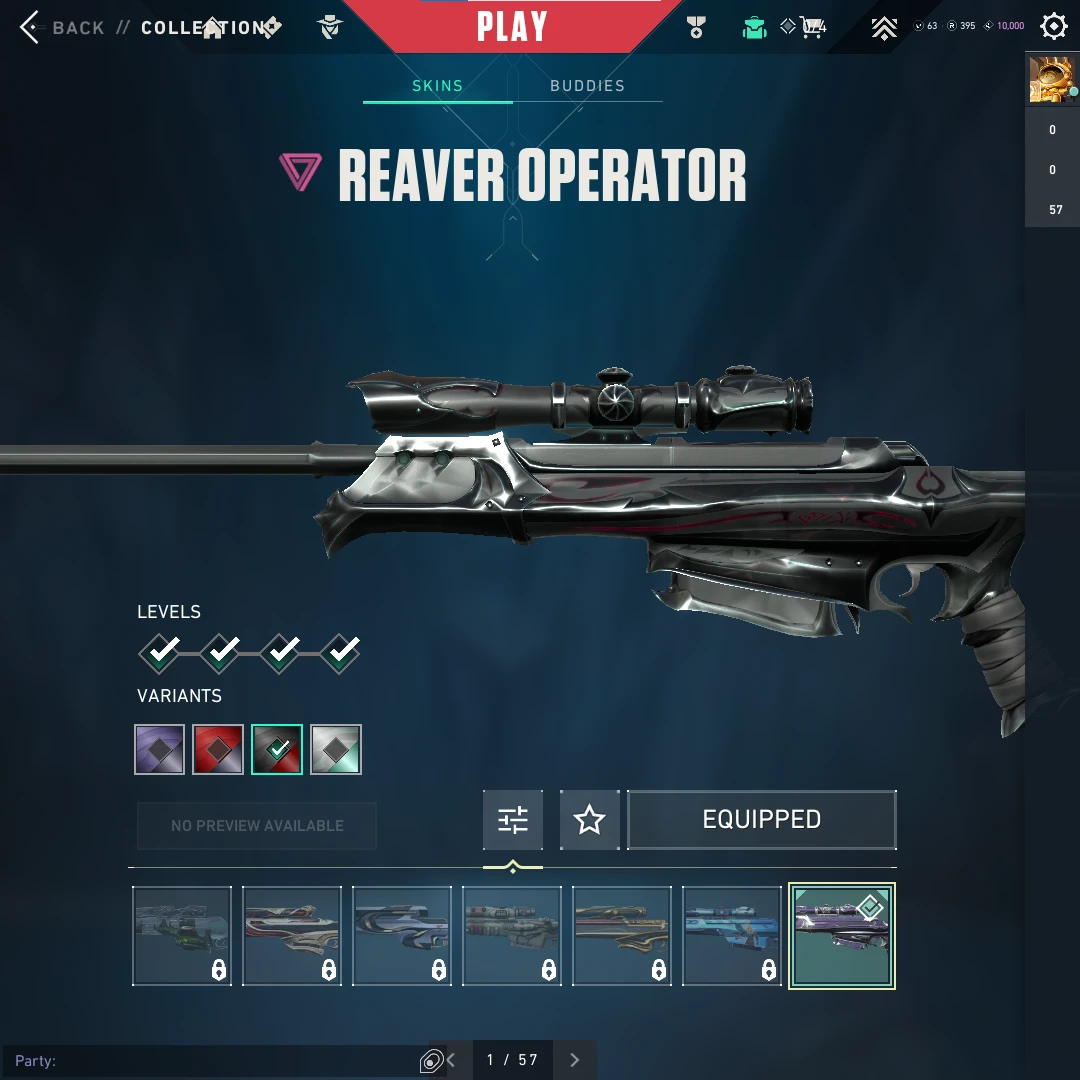Choose the purple variant swatch
1080x1080 pixels.
coord(160,750)
